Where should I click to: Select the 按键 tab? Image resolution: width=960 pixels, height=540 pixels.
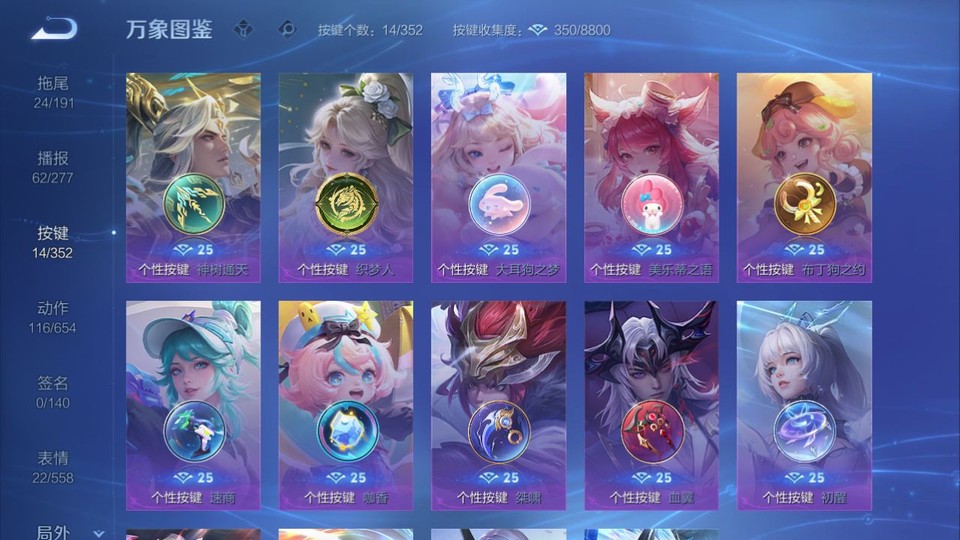(x=54, y=241)
